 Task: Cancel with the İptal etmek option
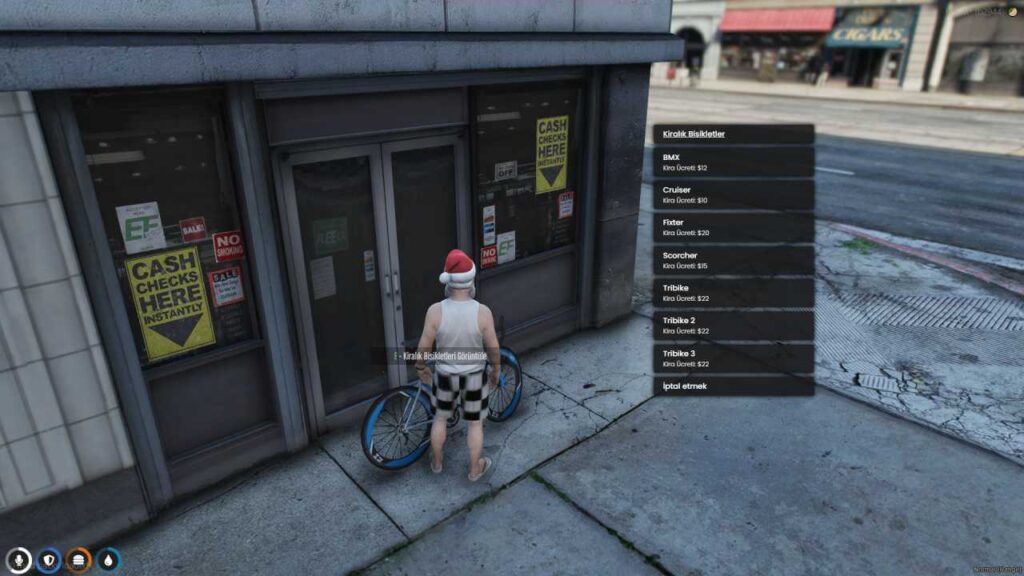(x=733, y=386)
